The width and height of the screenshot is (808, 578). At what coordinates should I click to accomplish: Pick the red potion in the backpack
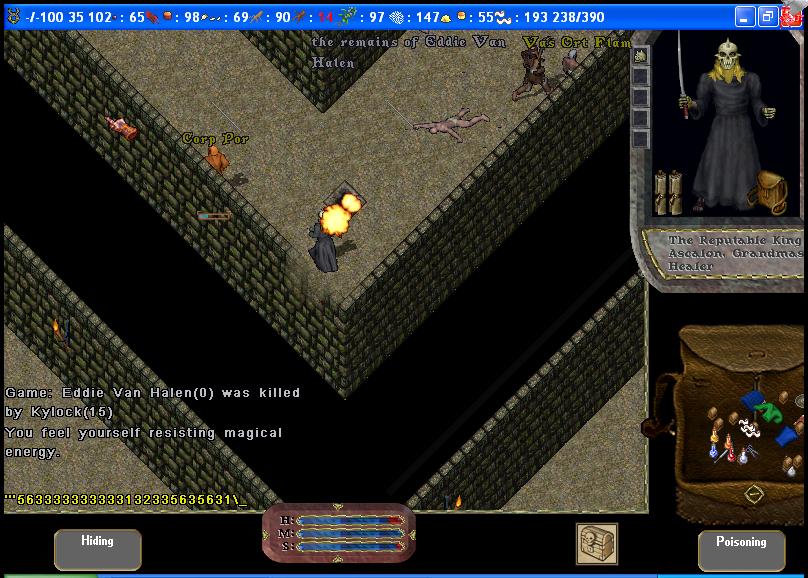732,457
